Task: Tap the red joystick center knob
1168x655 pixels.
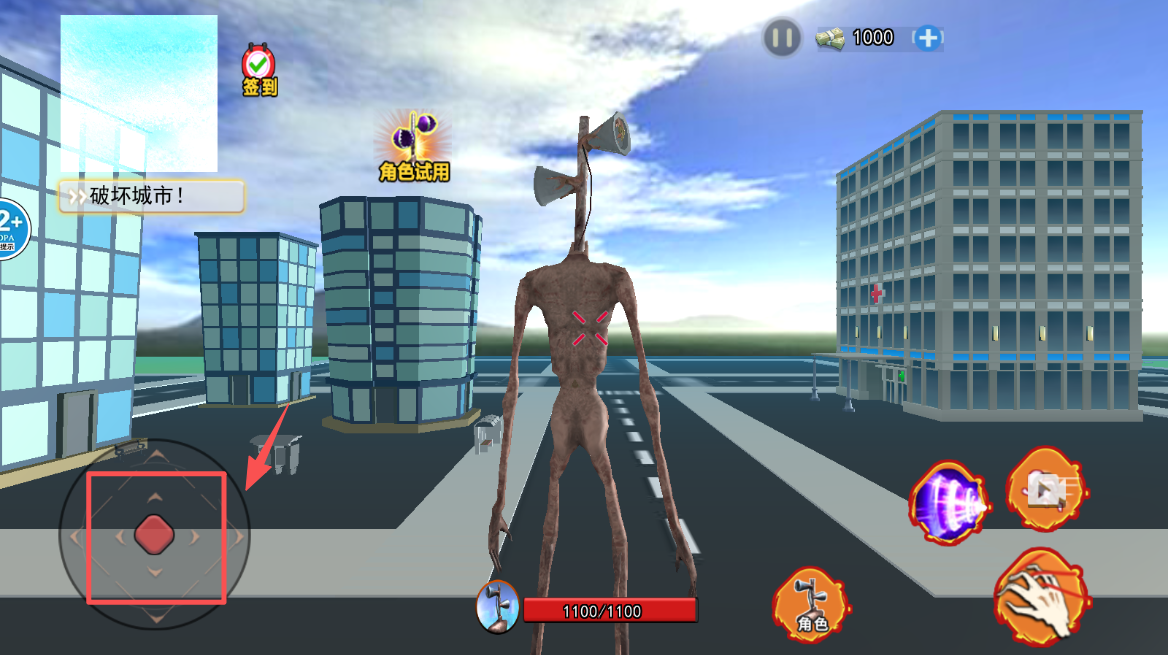Action: 155,535
